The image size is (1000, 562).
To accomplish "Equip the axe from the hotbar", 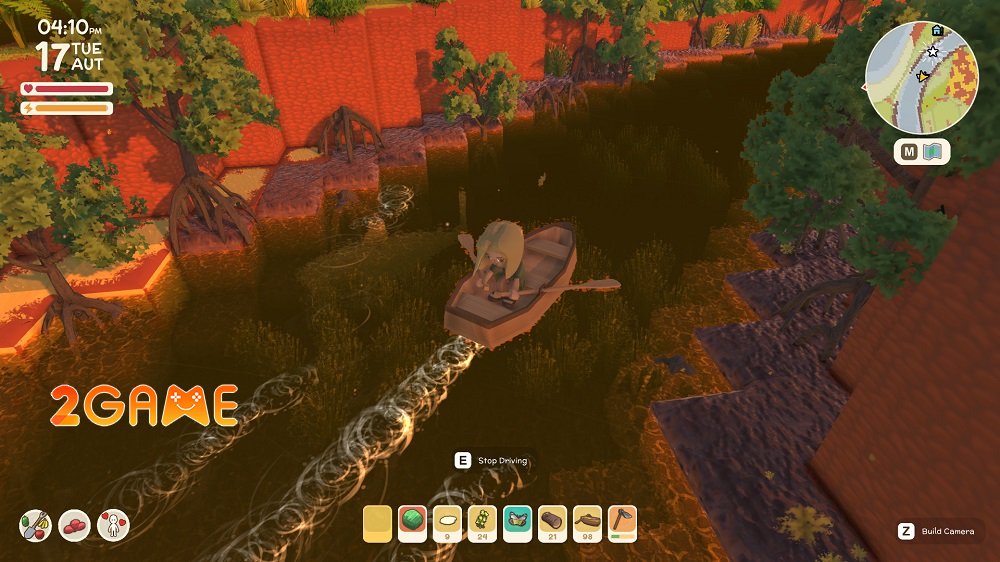I will pyautogui.click(x=622, y=523).
